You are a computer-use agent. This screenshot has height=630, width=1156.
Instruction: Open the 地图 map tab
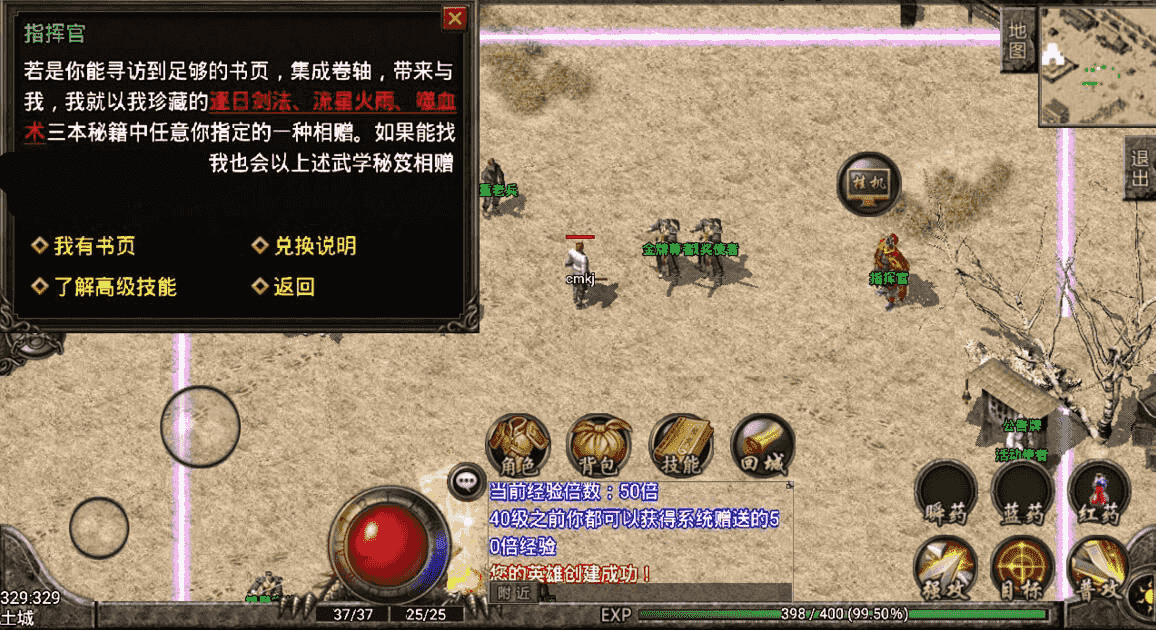tap(1017, 38)
